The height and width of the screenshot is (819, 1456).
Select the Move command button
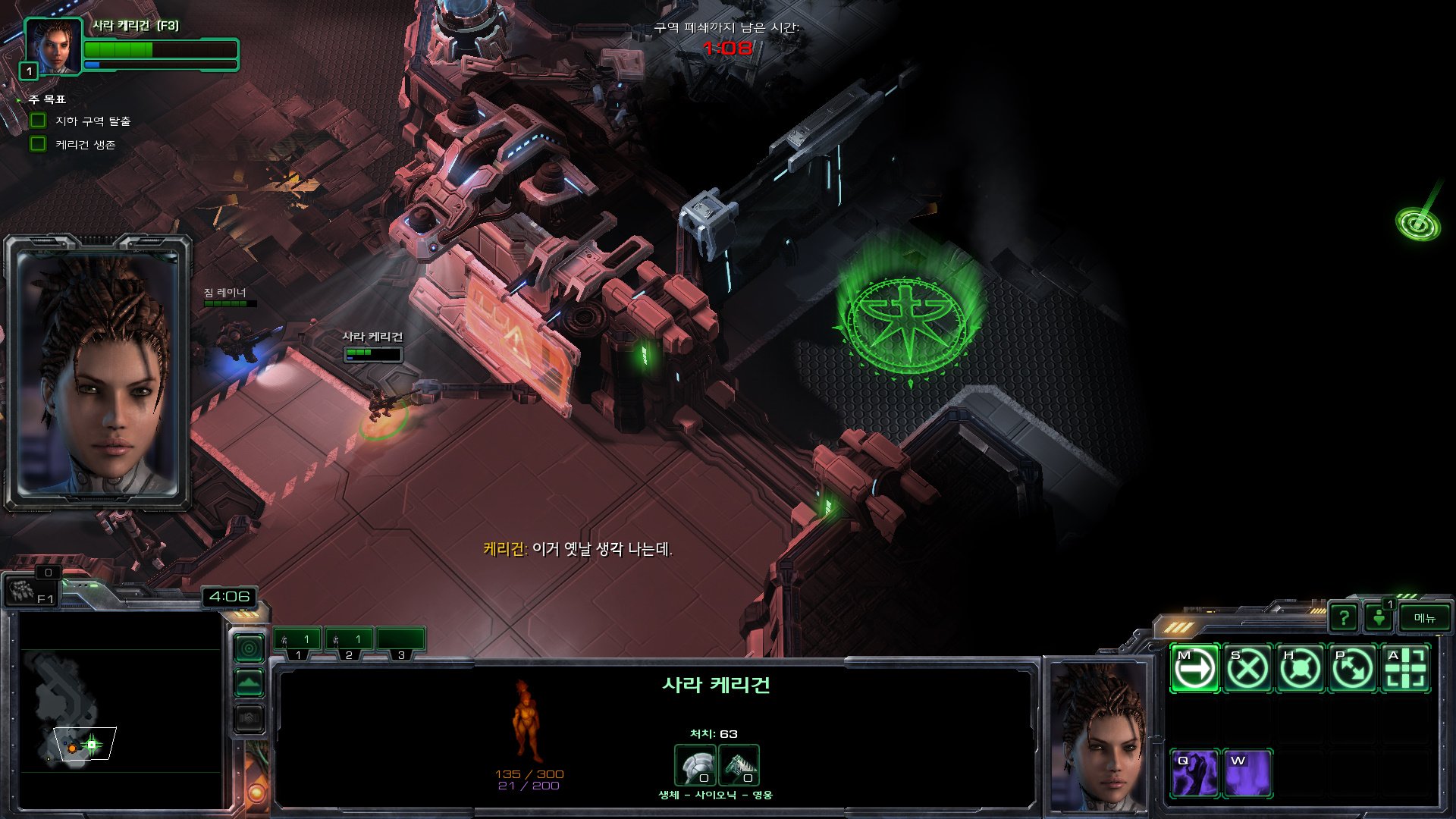coord(1194,669)
